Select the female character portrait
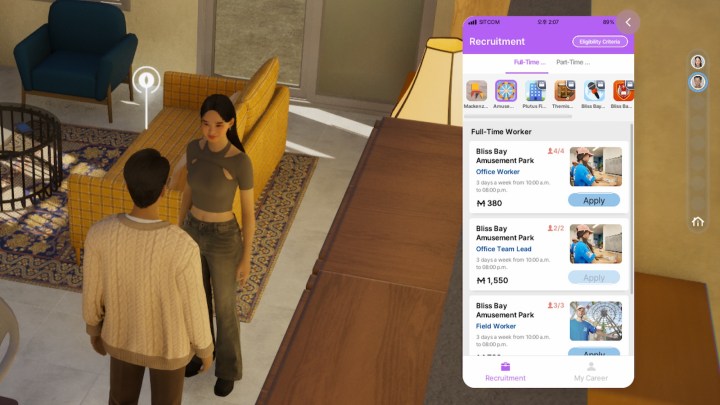 click(697, 62)
